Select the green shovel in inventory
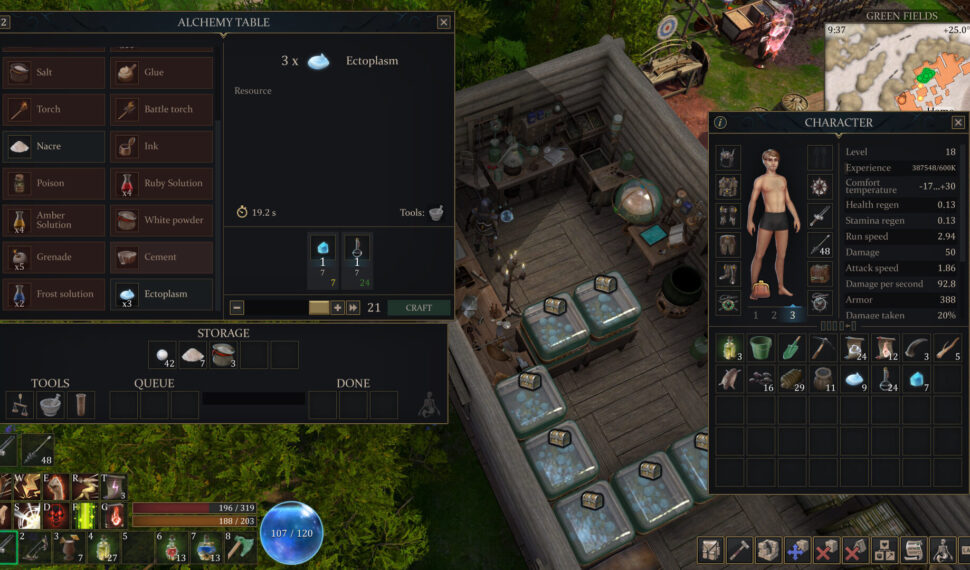970x570 pixels. point(790,348)
